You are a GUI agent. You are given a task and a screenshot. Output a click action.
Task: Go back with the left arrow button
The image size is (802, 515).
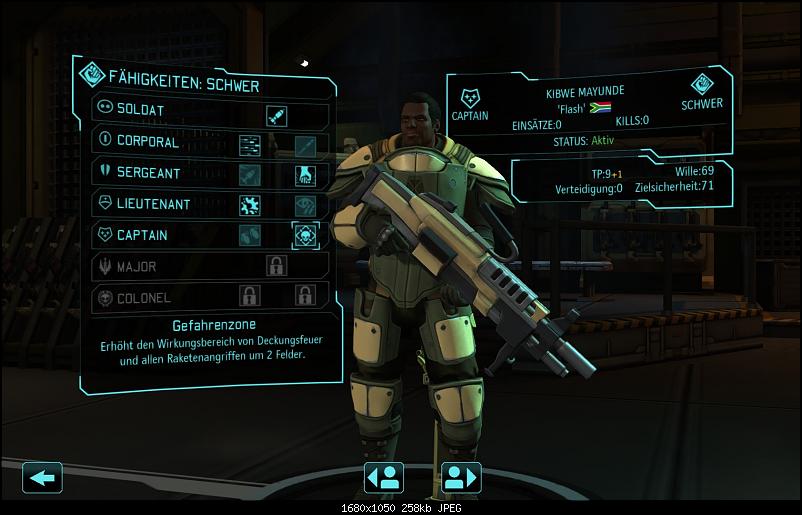pos(42,477)
